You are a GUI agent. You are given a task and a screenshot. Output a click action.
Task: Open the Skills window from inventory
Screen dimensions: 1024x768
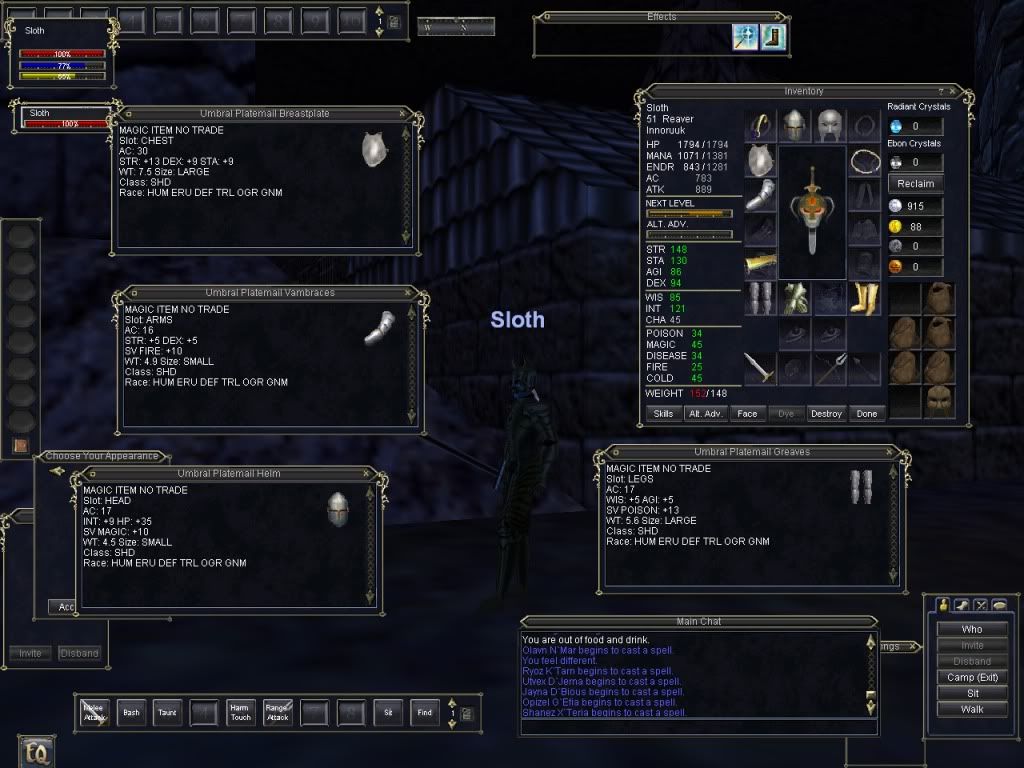click(x=663, y=413)
